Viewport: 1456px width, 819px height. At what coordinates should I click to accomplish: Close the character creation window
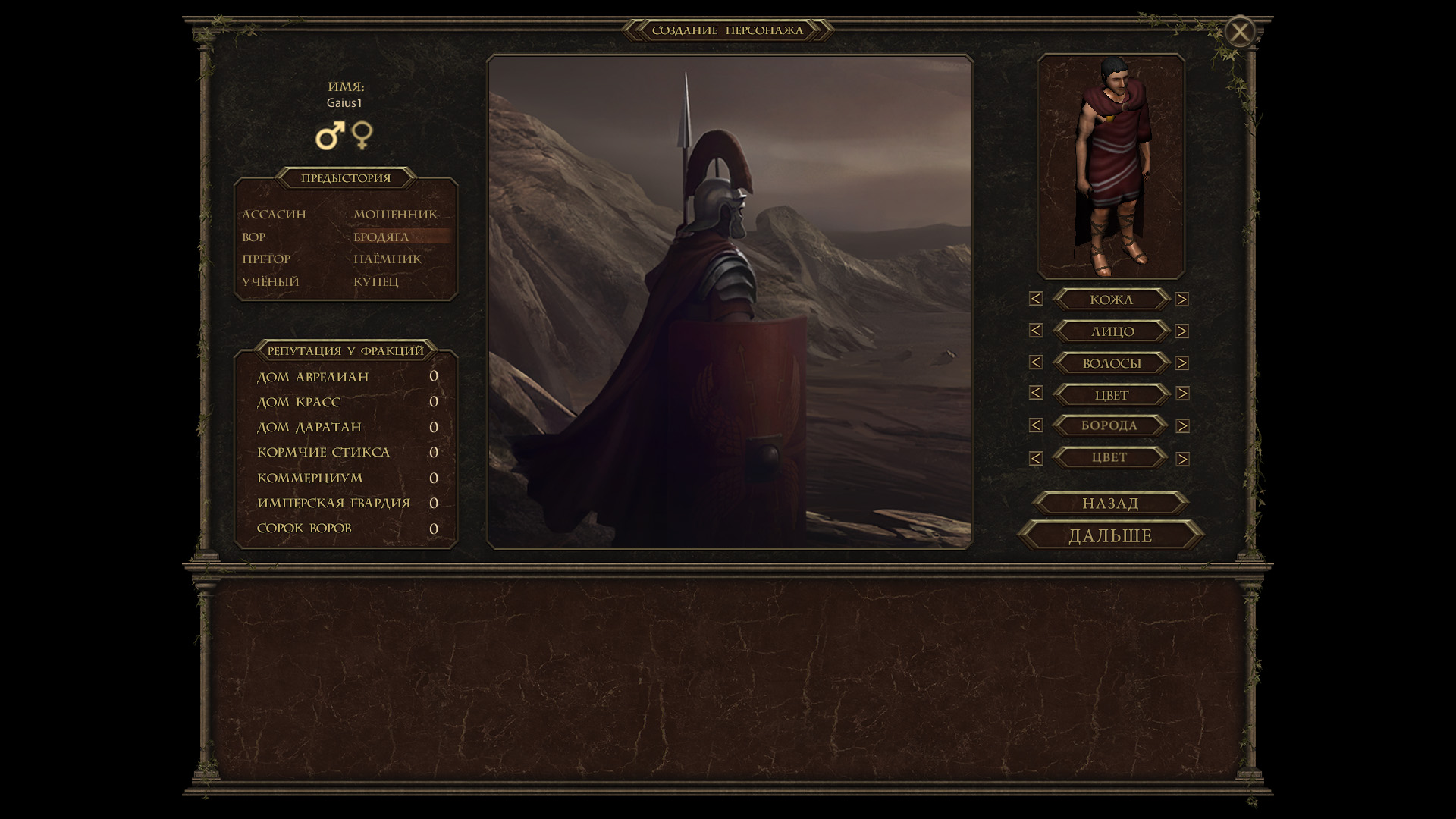[x=1240, y=32]
